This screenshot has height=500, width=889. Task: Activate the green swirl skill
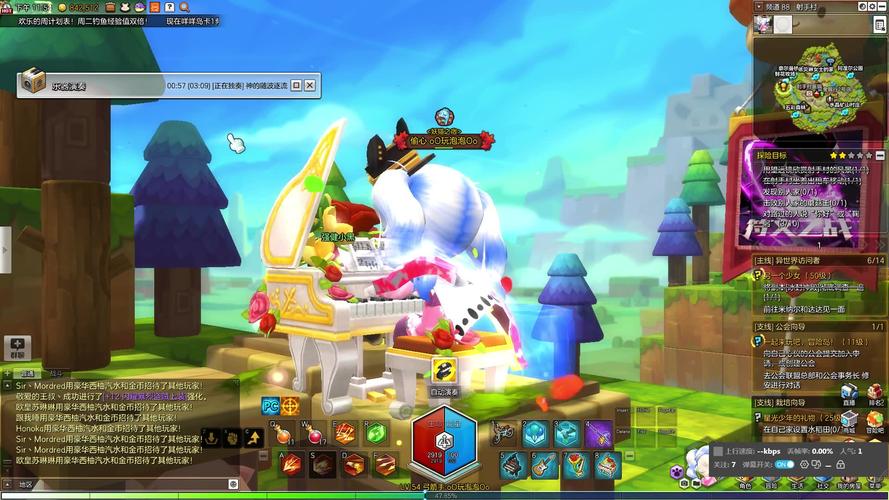[374, 433]
